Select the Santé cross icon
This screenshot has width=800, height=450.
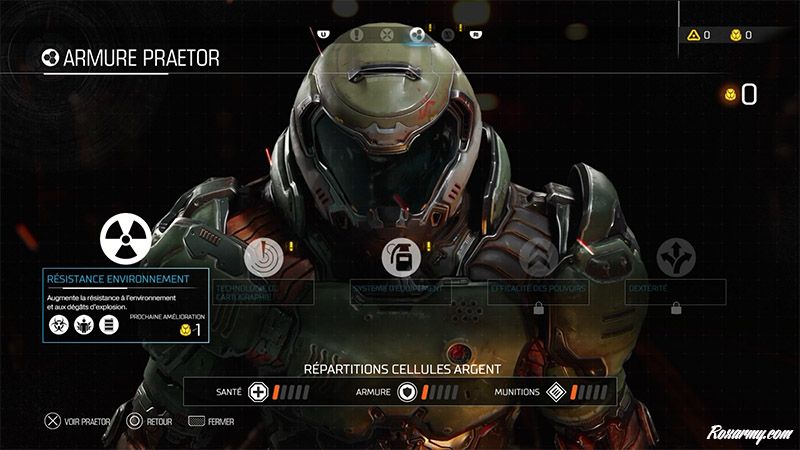(256, 392)
